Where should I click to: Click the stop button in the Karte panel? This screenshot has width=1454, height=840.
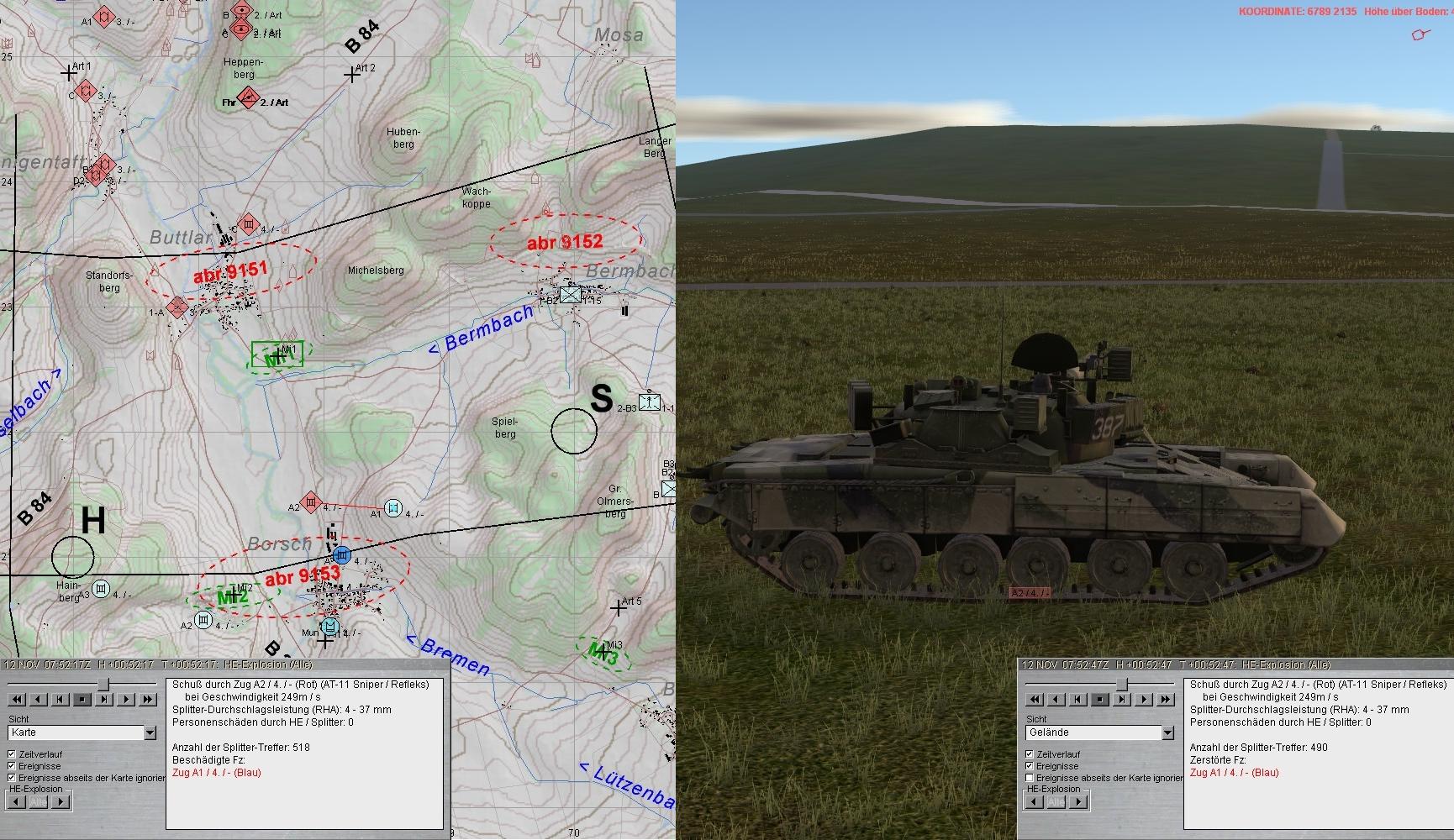coord(82,699)
